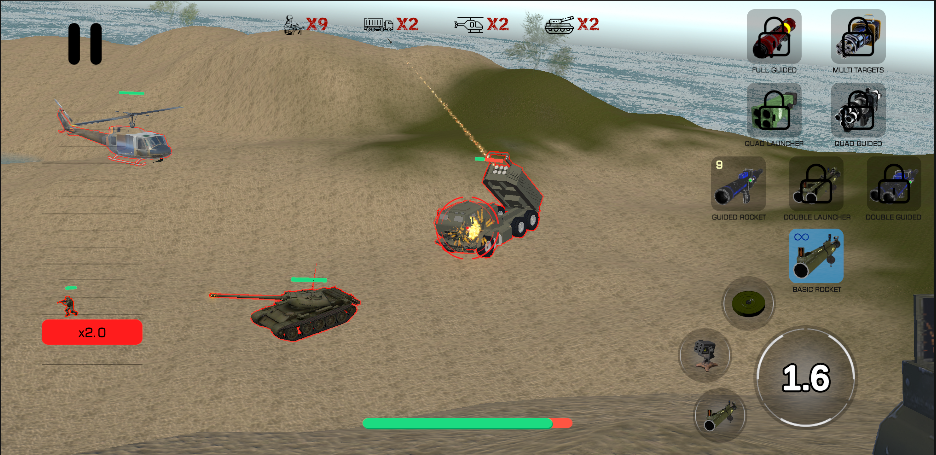Tap the locked Double Guided weapon
Image resolution: width=936 pixels, height=455 pixels.
[893, 184]
